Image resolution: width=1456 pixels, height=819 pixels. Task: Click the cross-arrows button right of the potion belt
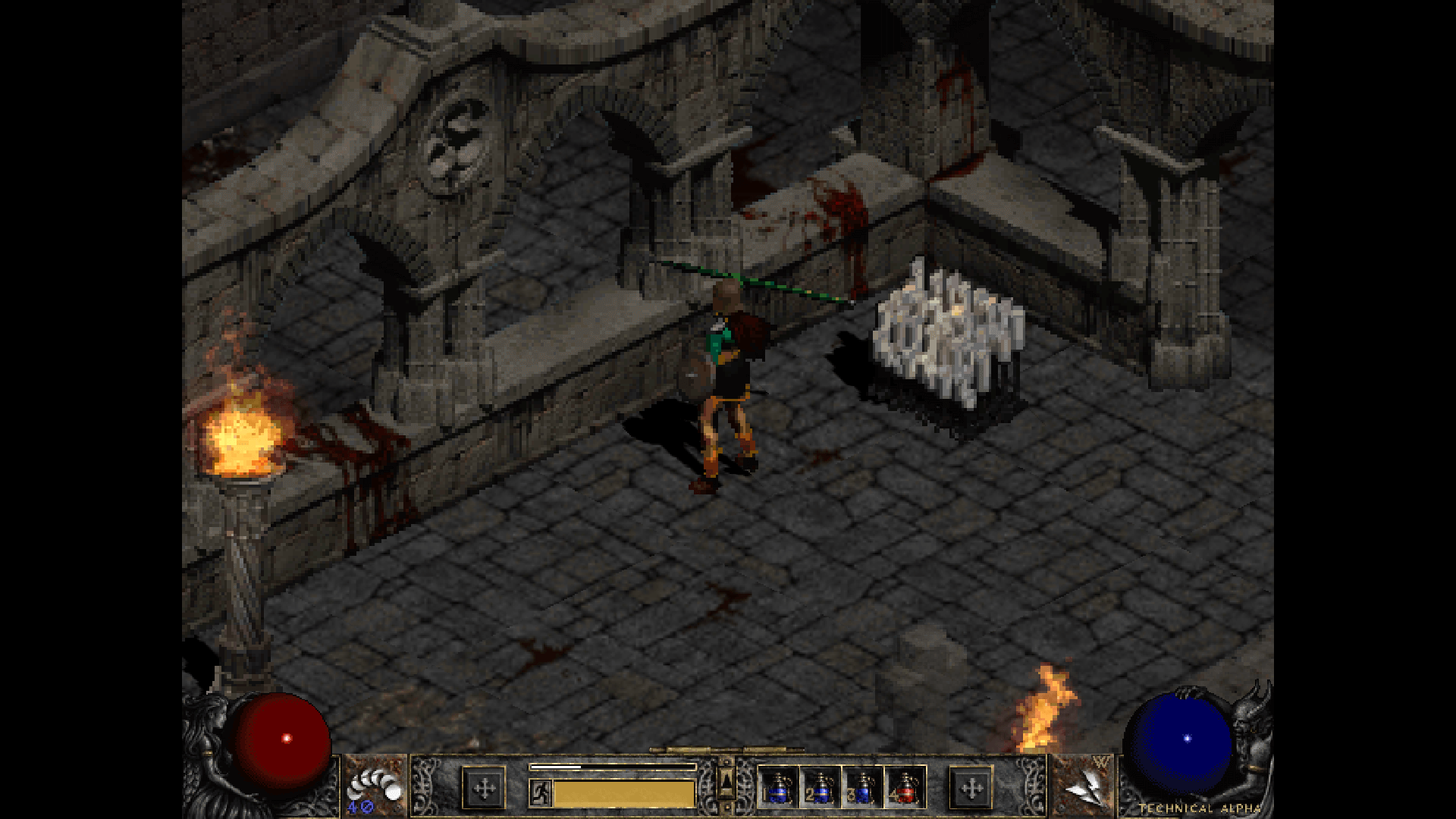pos(971,789)
